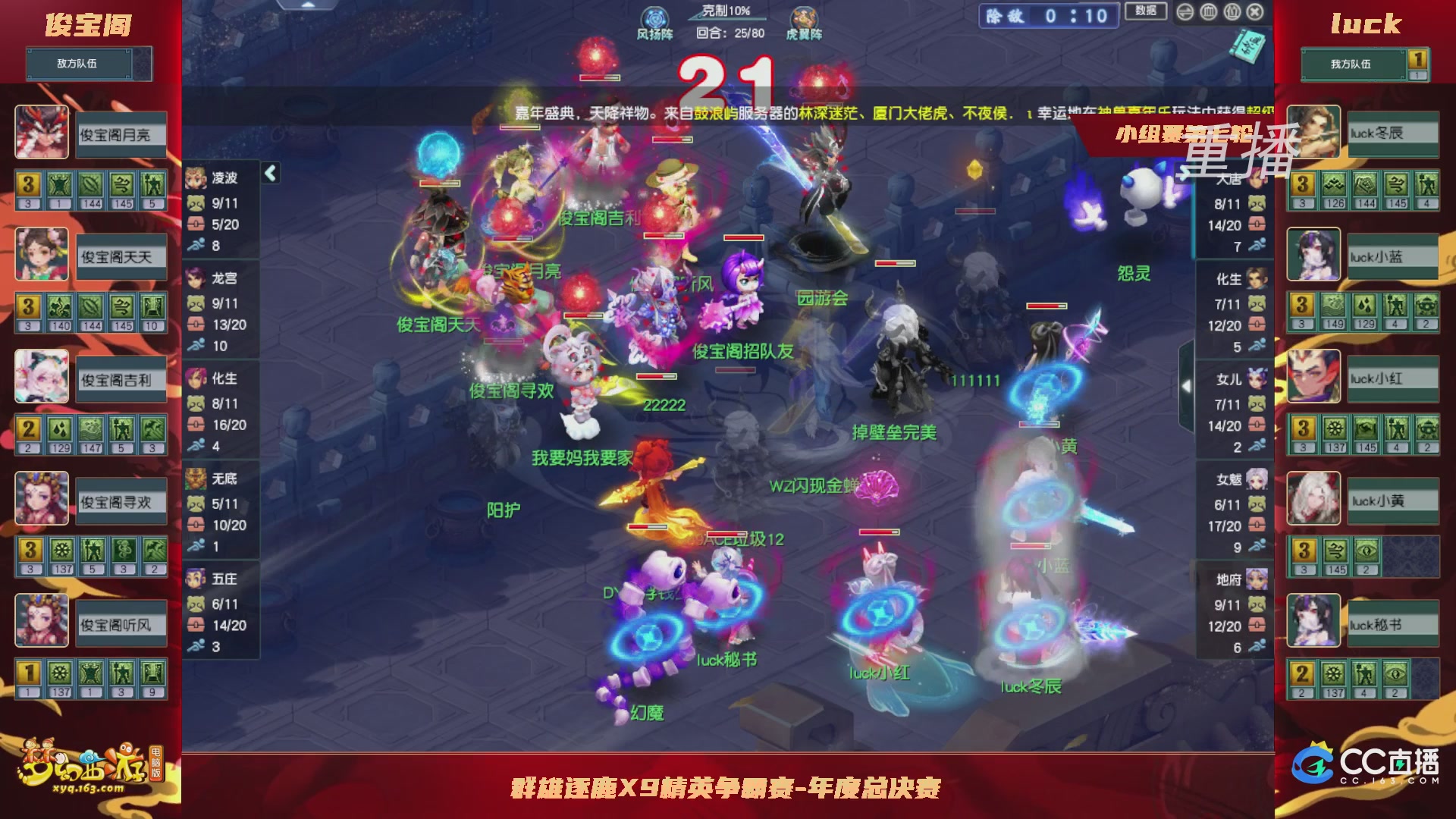Toggle the shield-shaped circular icon near top right
The image size is (1456, 819).
1208,12
